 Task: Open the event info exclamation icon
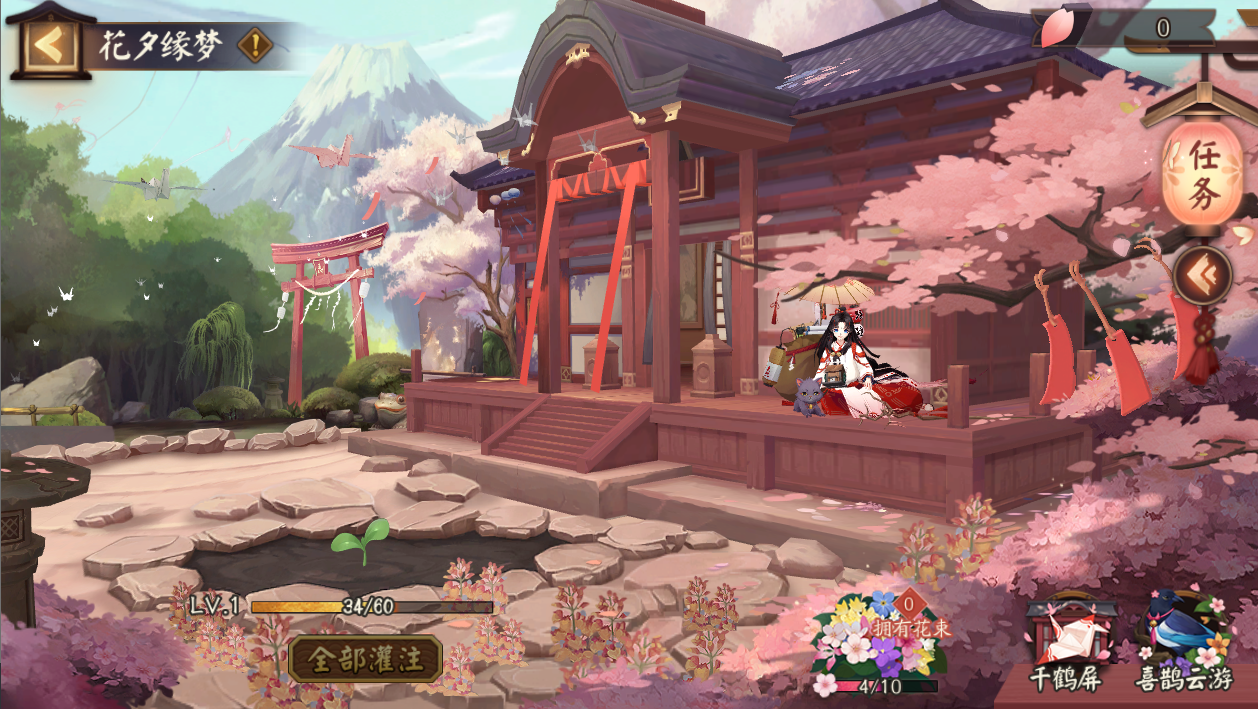click(256, 45)
